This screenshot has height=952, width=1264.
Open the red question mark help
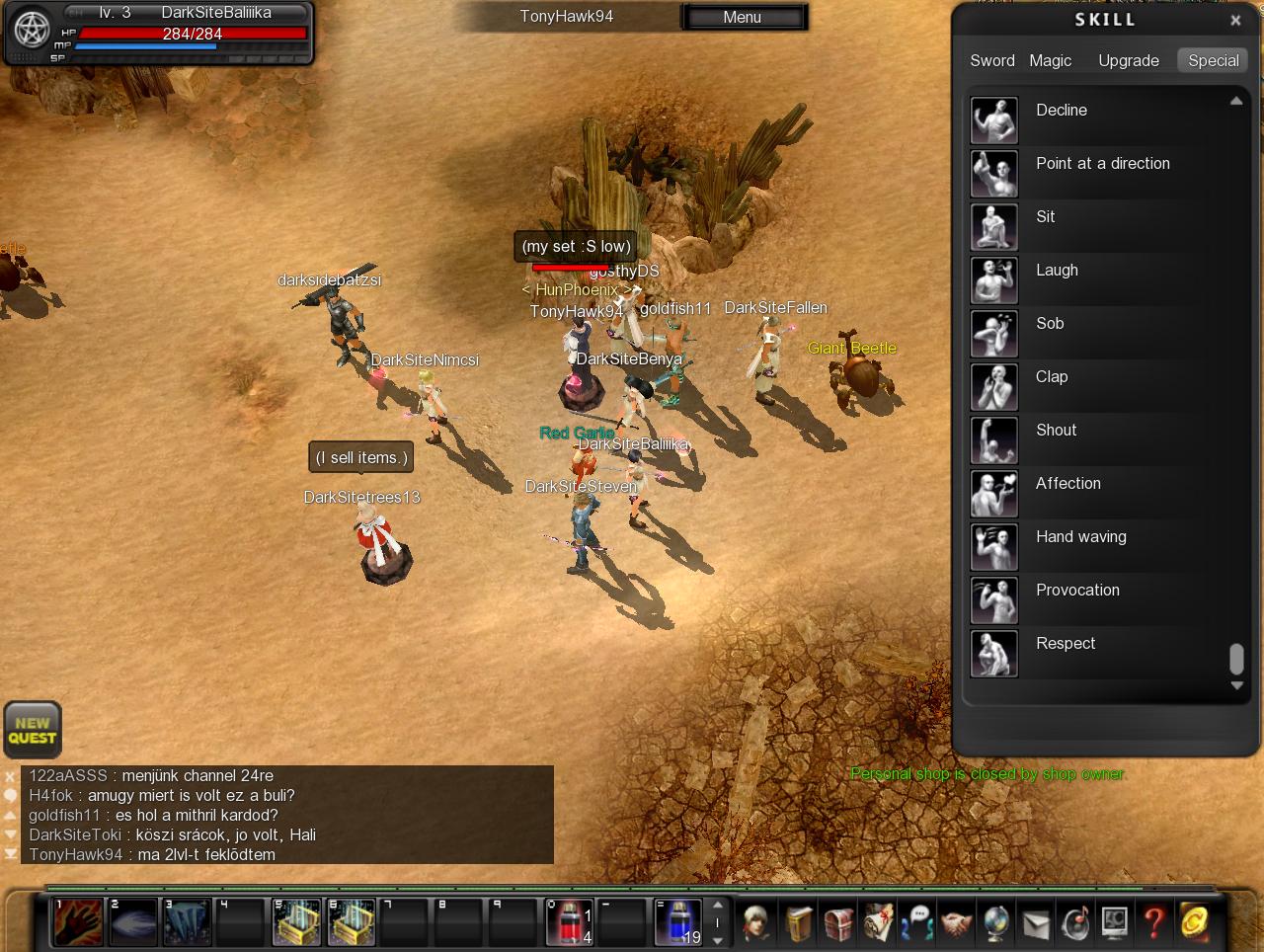point(1153,922)
